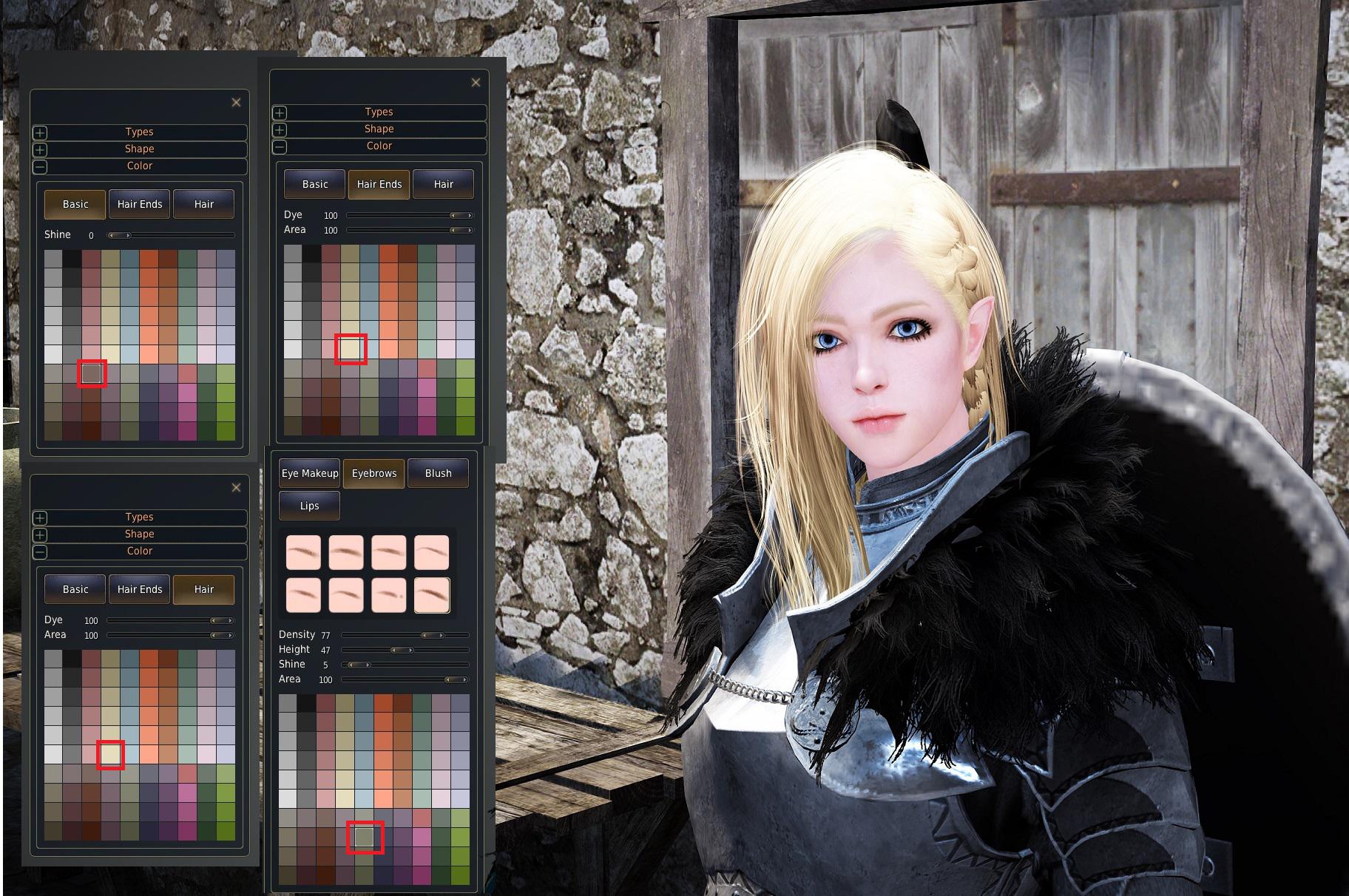The height and width of the screenshot is (896, 1349).
Task: Select the third eyebrow style in the top row
Action: coord(390,552)
